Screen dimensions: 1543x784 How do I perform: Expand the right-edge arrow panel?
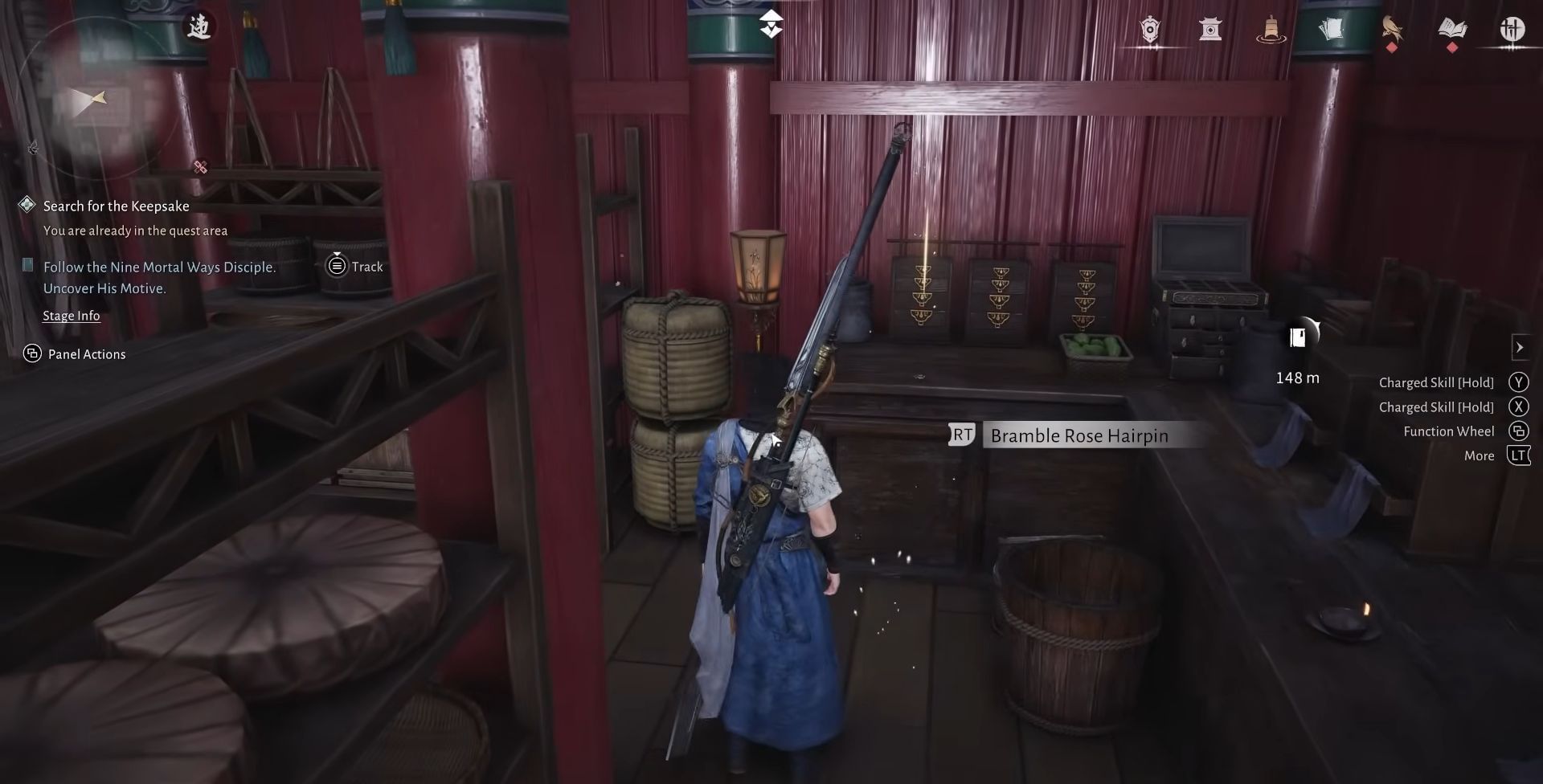[1521, 347]
